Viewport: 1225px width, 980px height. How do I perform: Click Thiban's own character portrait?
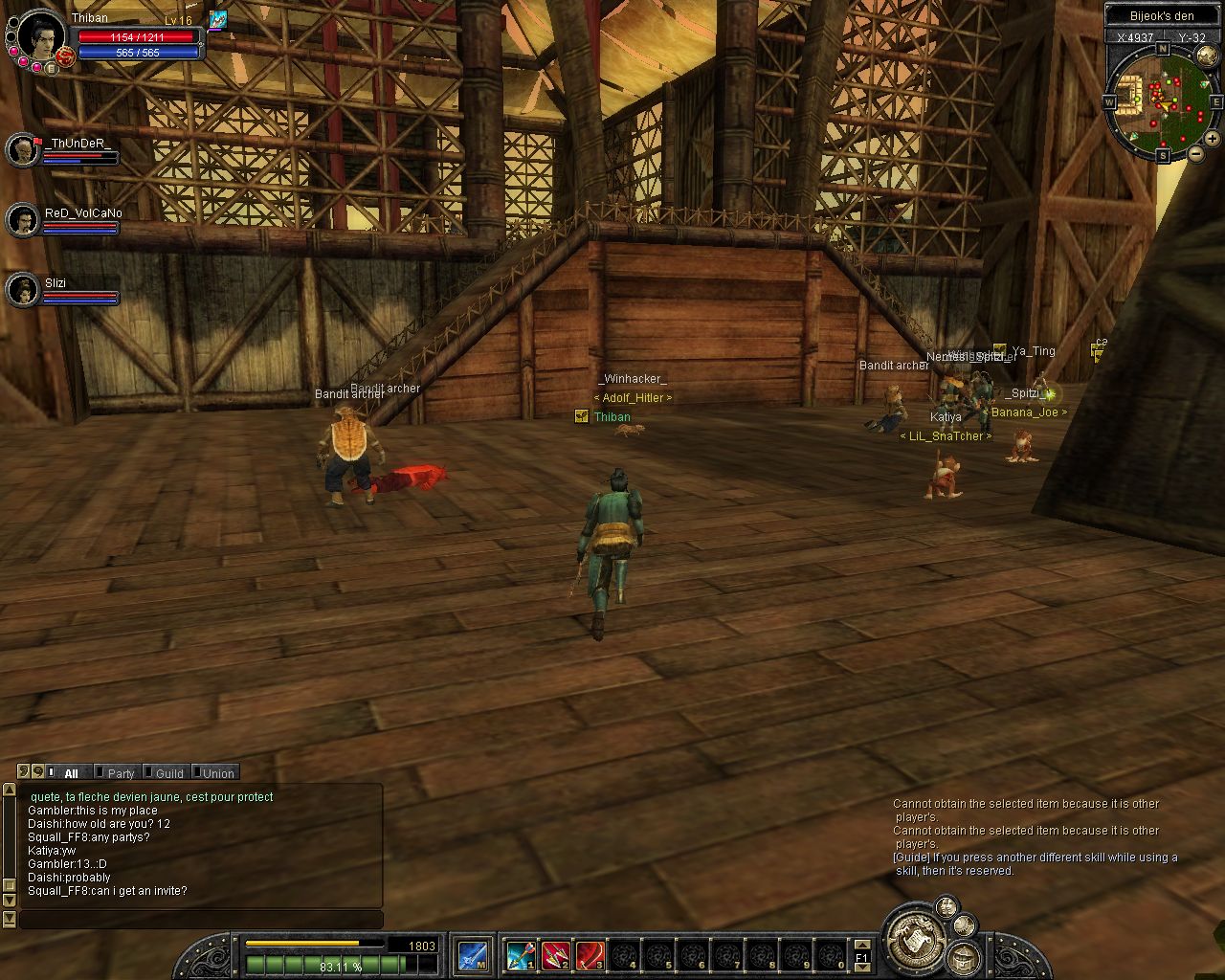tap(41, 36)
